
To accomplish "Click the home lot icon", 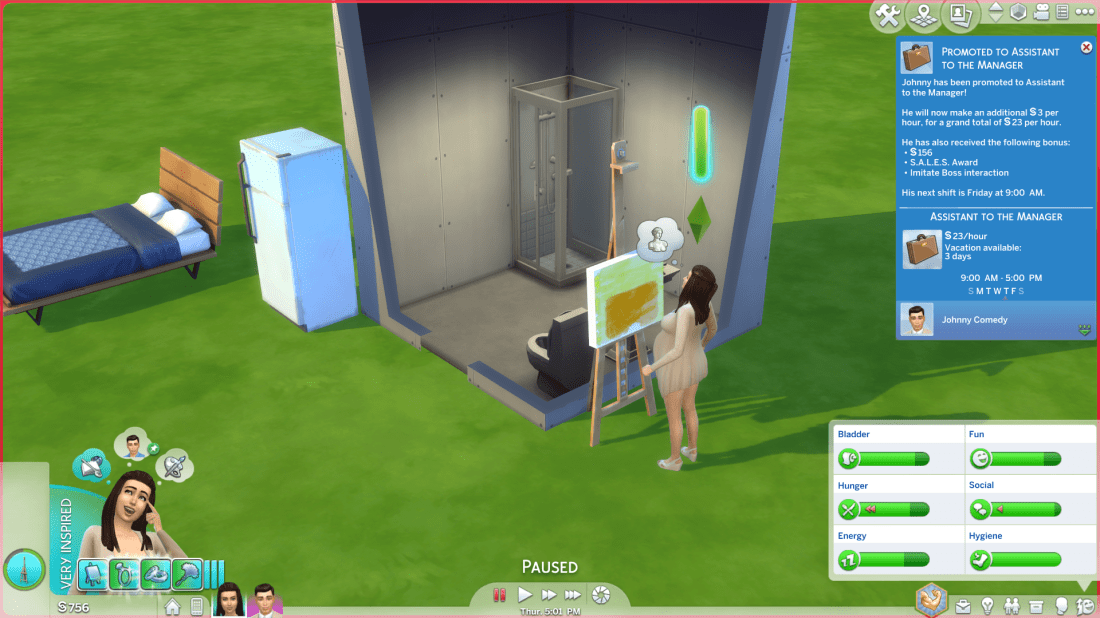I will coord(173,606).
